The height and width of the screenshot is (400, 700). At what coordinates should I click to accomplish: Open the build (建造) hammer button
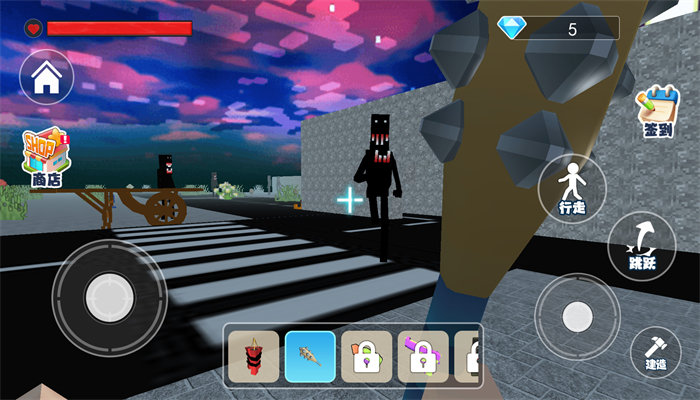(x=656, y=352)
